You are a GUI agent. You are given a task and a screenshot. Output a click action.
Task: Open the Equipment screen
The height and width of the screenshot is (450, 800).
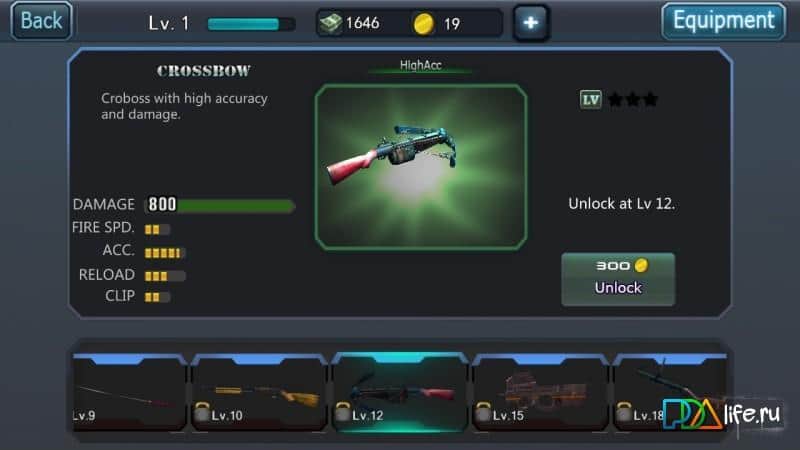click(723, 21)
